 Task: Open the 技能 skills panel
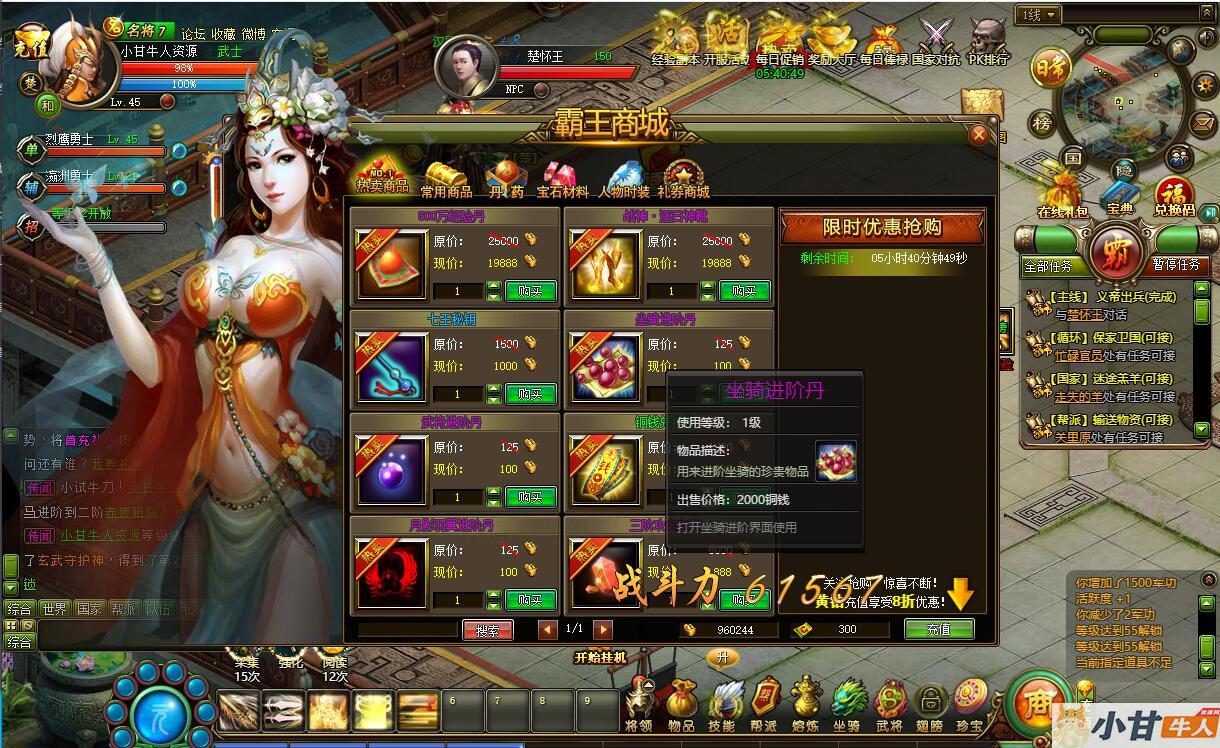tap(722, 703)
